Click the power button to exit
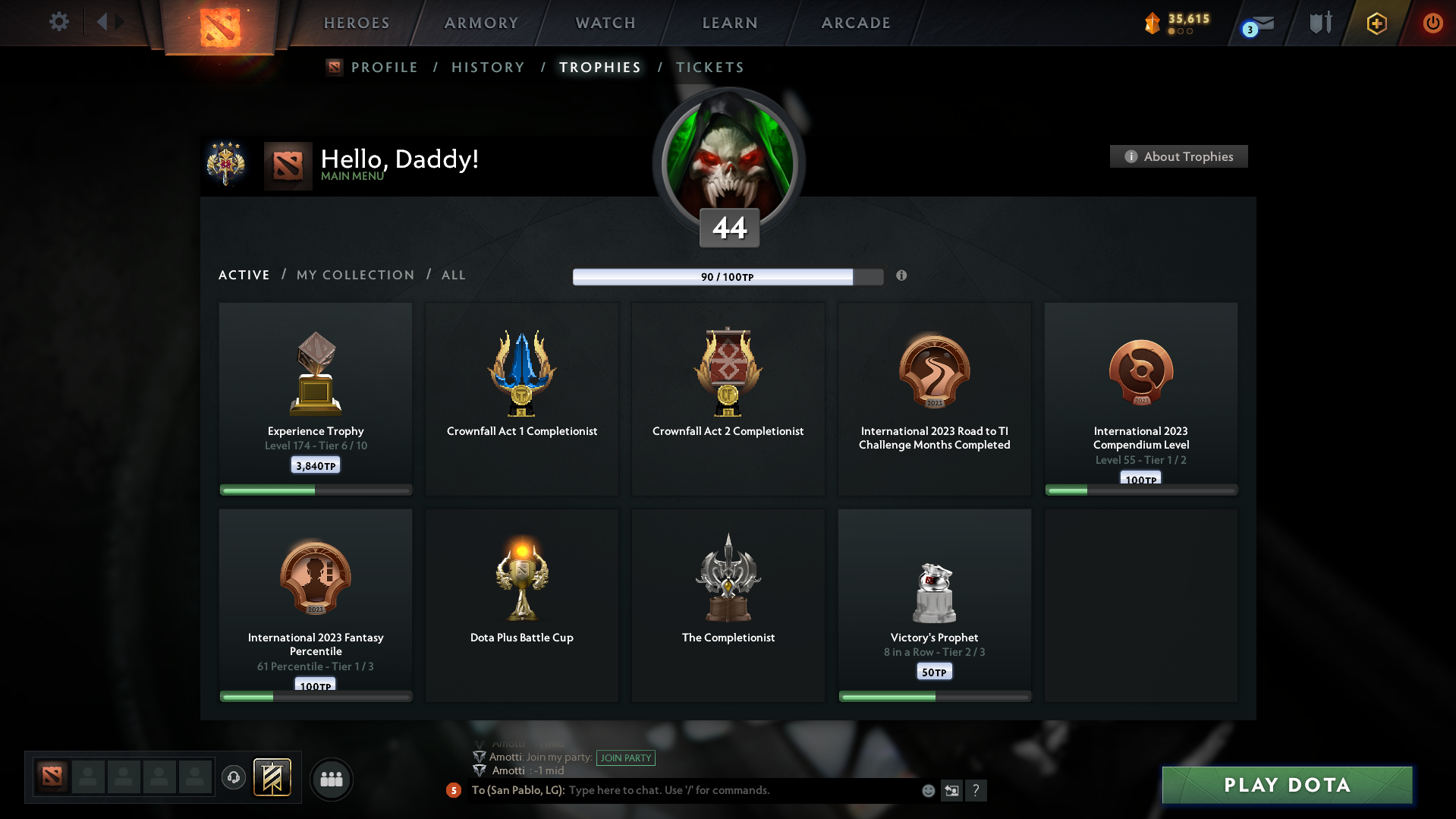Viewport: 1456px width, 819px height. 1432,24
